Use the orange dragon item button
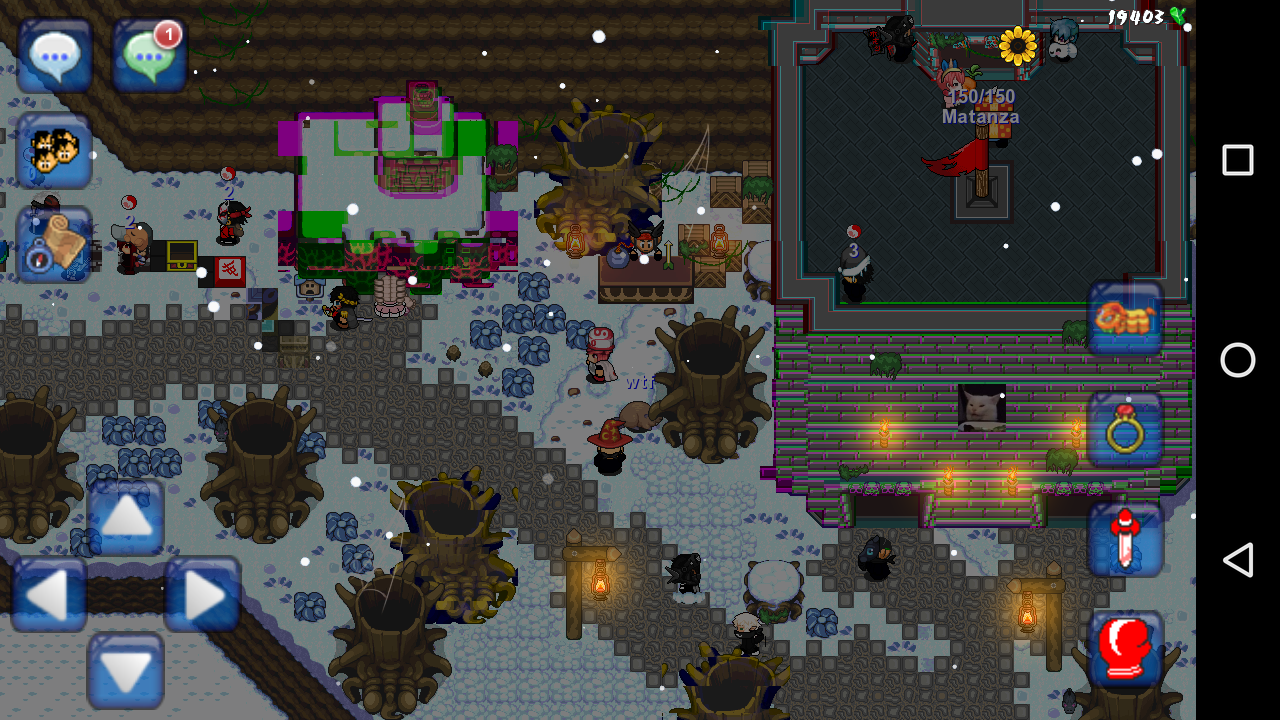 (x=1126, y=319)
